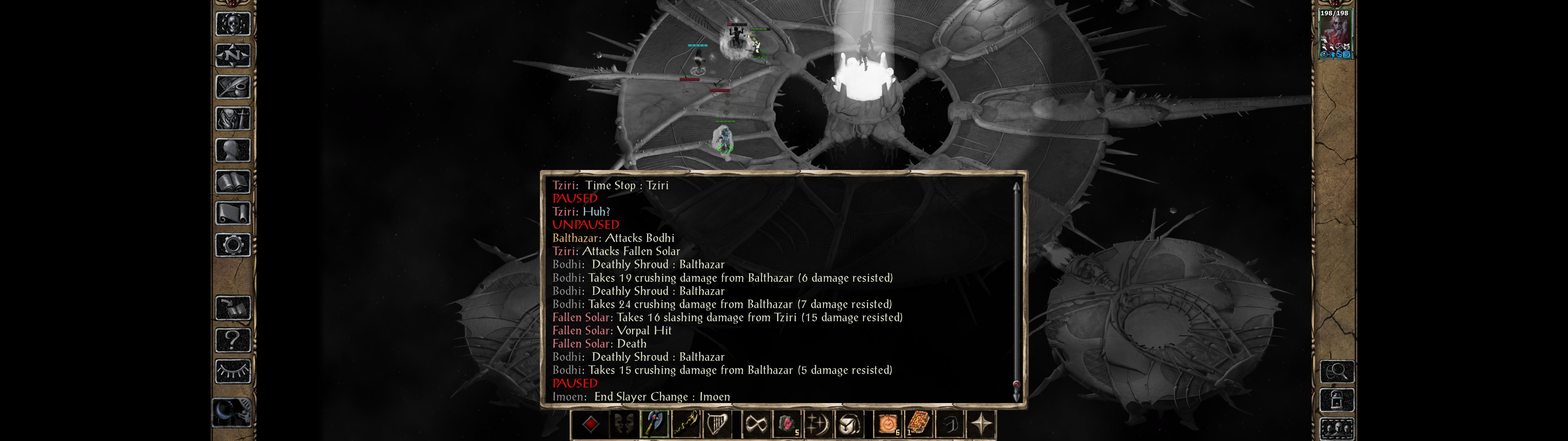Open the area map compass button

coord(233,55)
